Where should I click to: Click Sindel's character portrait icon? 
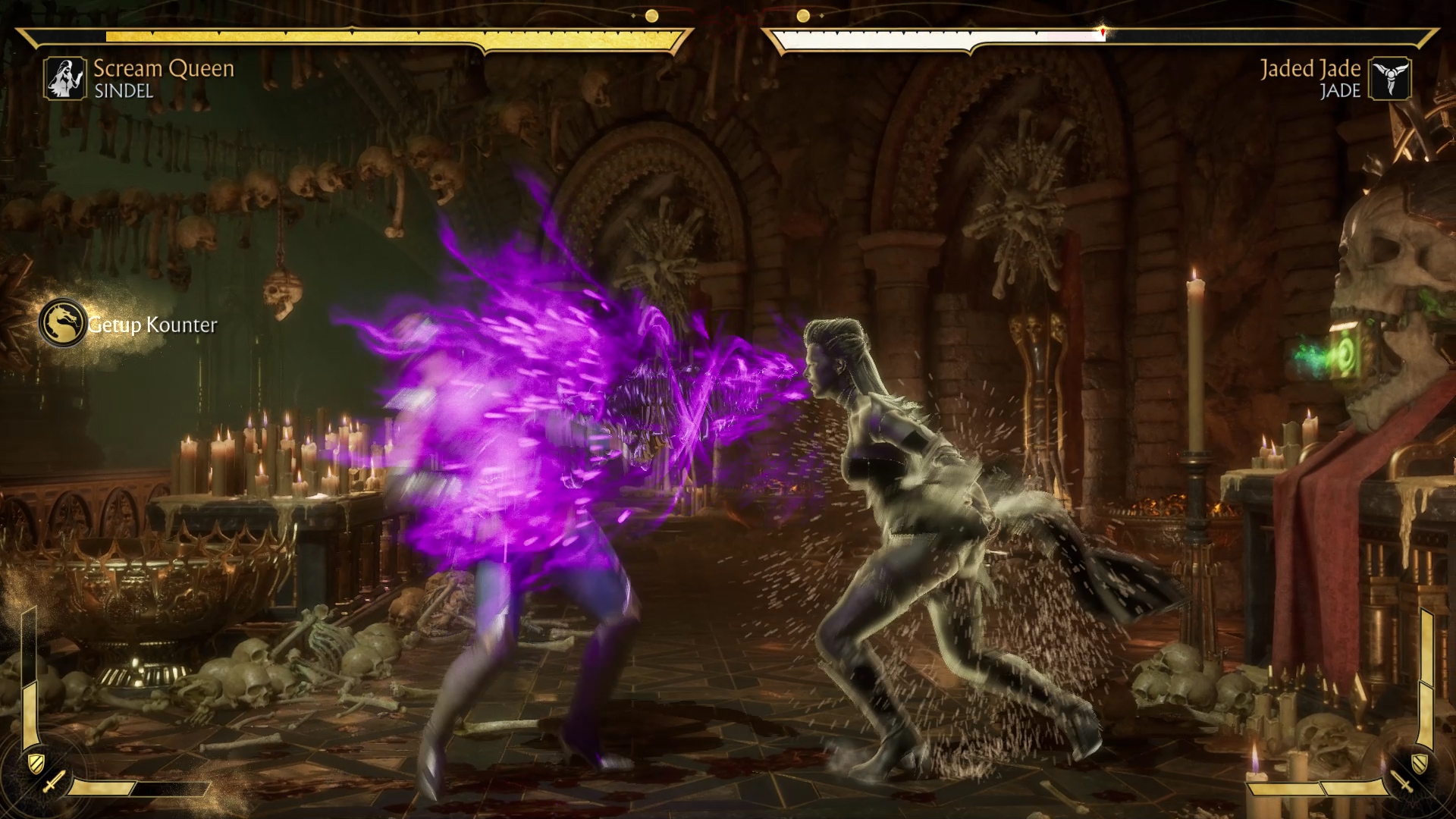65,79
